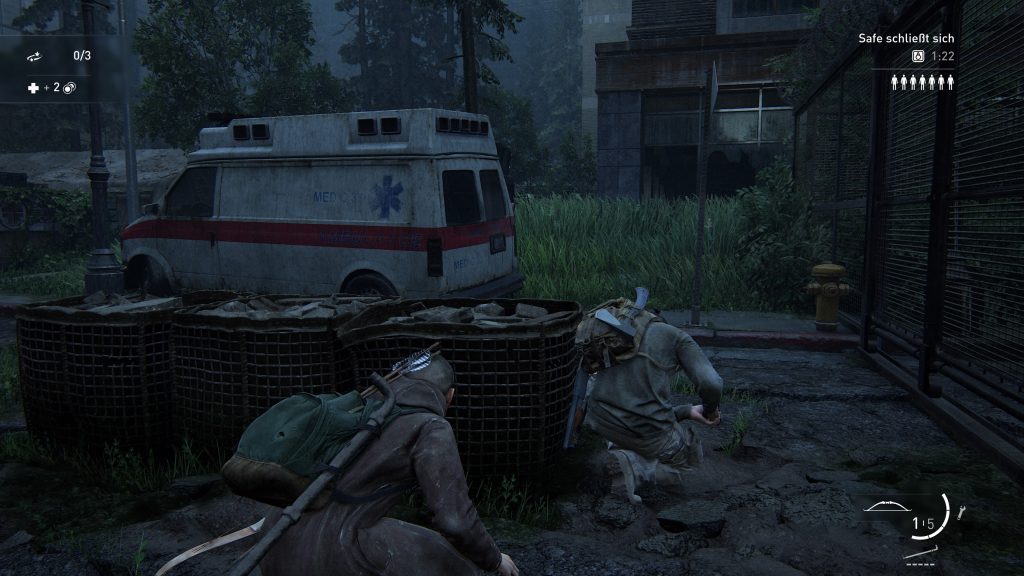
Task: Click the health kit cross icon
Action: click(x=33, y=88)
